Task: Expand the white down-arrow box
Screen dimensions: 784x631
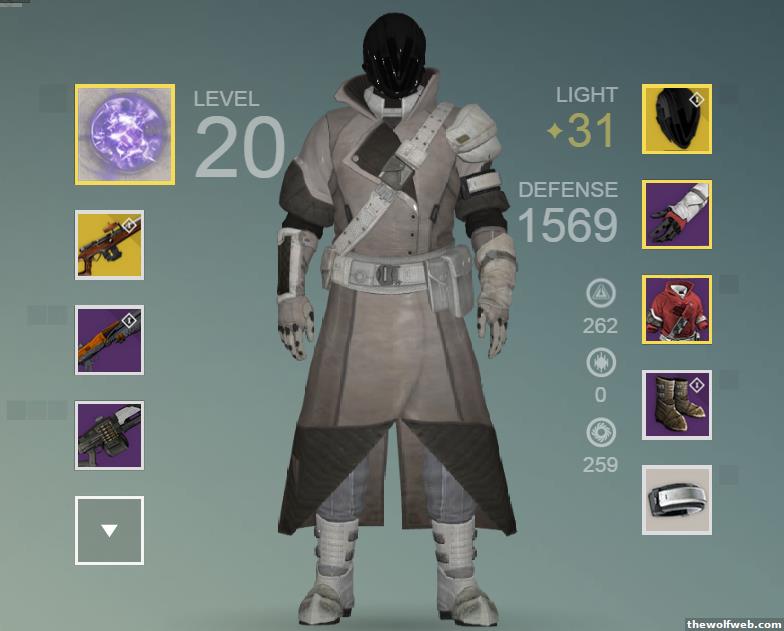Action: (109, 530)
